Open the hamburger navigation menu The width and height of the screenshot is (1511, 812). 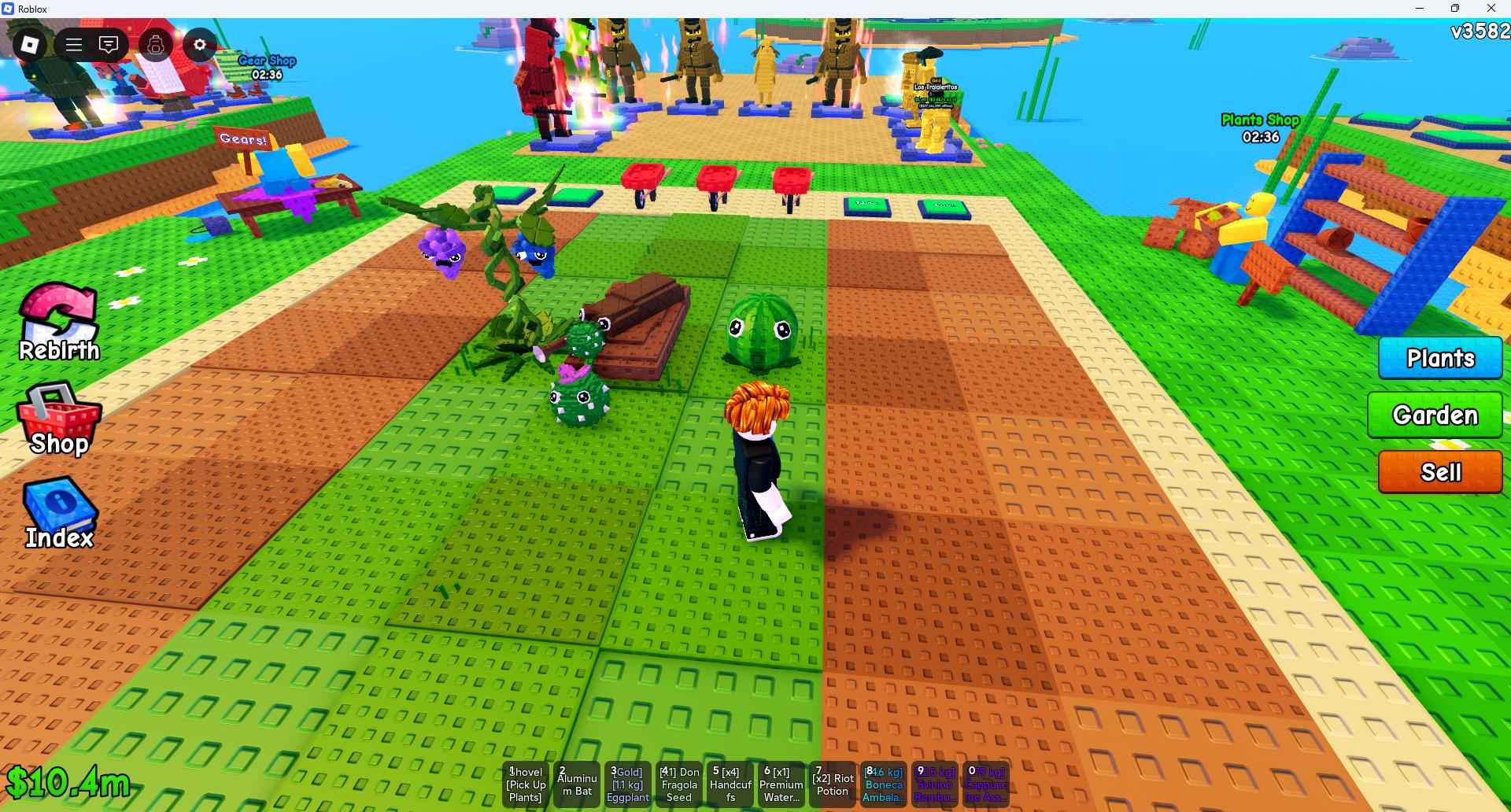click(x=73, y=44)
